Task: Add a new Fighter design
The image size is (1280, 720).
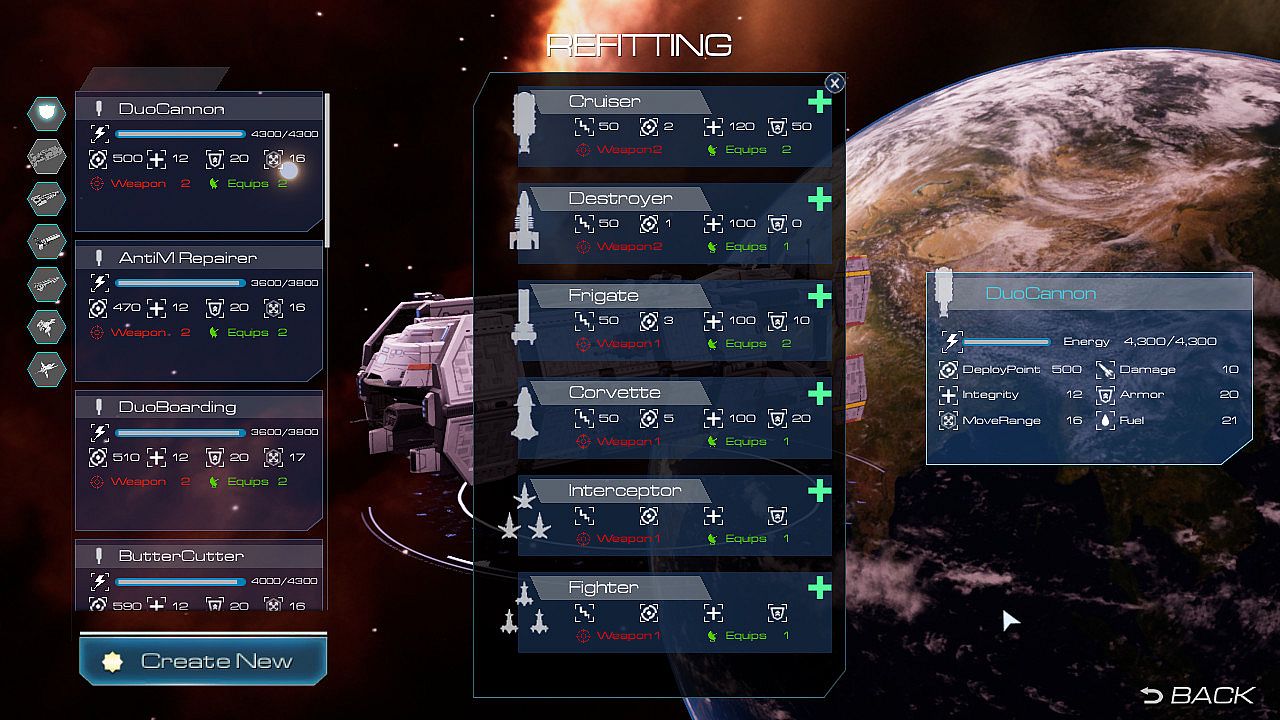Action: click(x=820, y=587)
